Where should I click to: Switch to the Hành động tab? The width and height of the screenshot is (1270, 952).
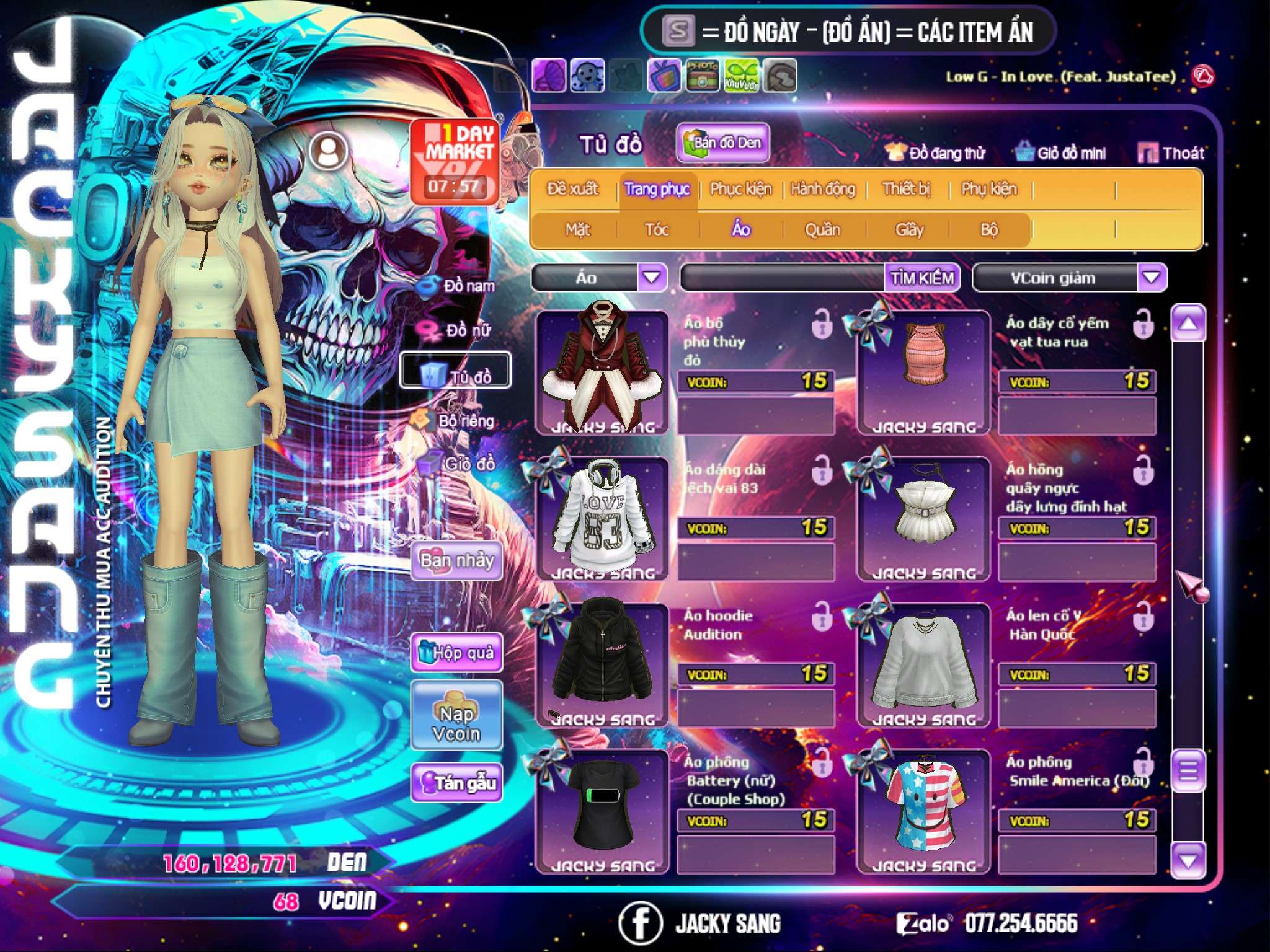click(x=822, y=189)
